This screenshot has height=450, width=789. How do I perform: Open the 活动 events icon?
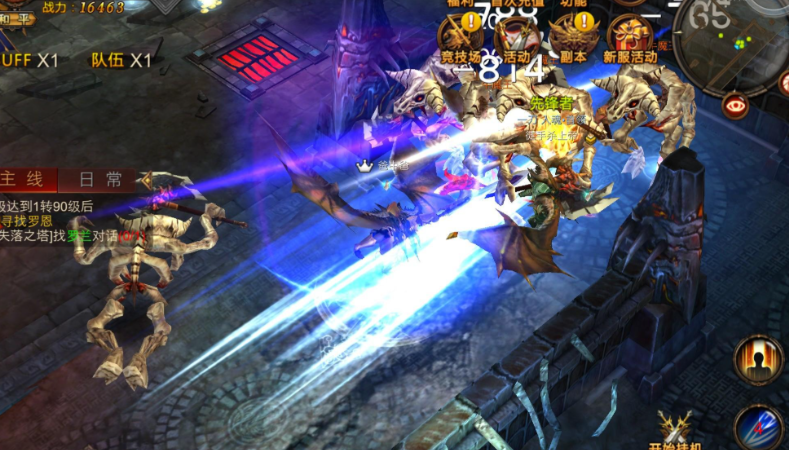516,38
